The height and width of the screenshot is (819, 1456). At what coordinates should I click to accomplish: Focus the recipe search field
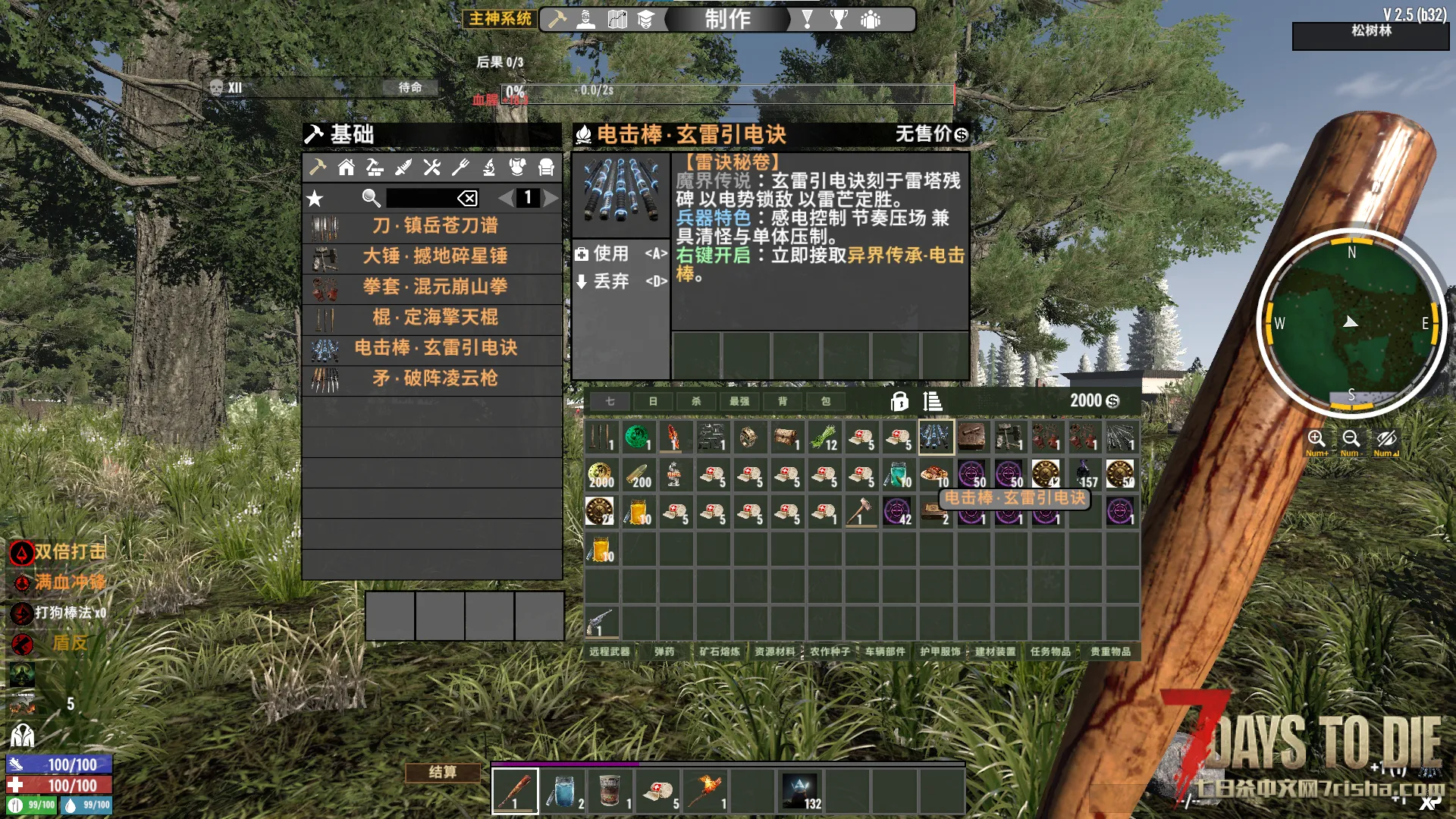421,198
